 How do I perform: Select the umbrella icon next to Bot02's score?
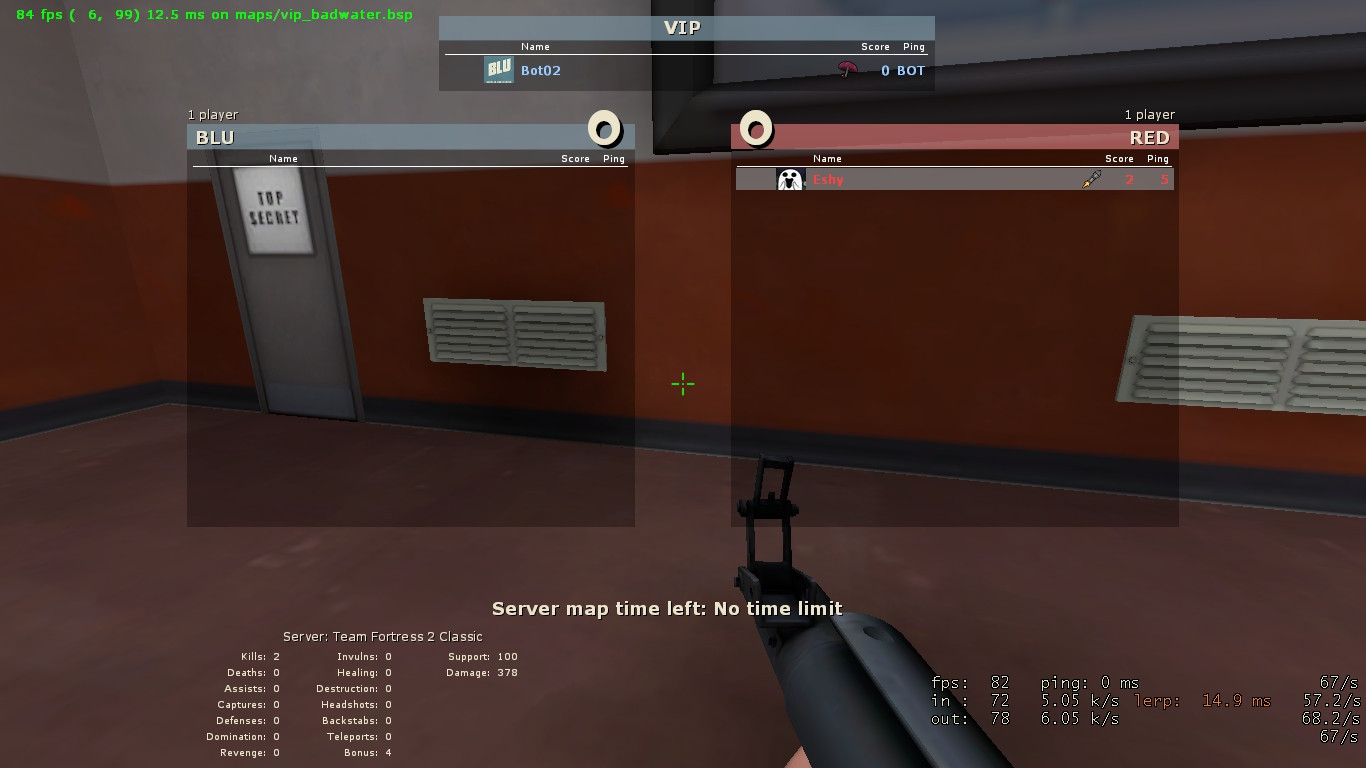(x=849, y=71)
